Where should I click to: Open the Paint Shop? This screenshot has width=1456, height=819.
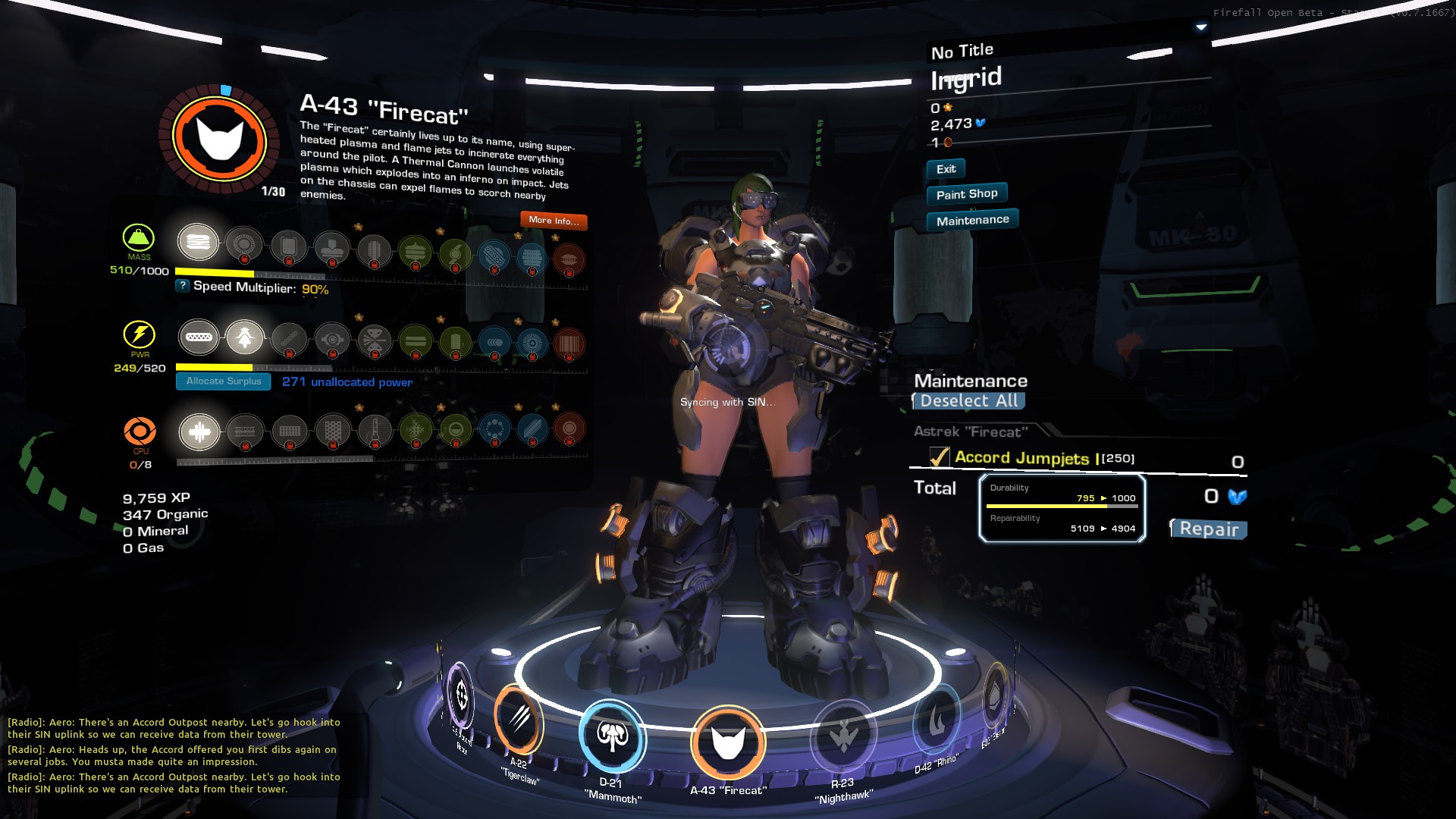[x=967, y=194]
